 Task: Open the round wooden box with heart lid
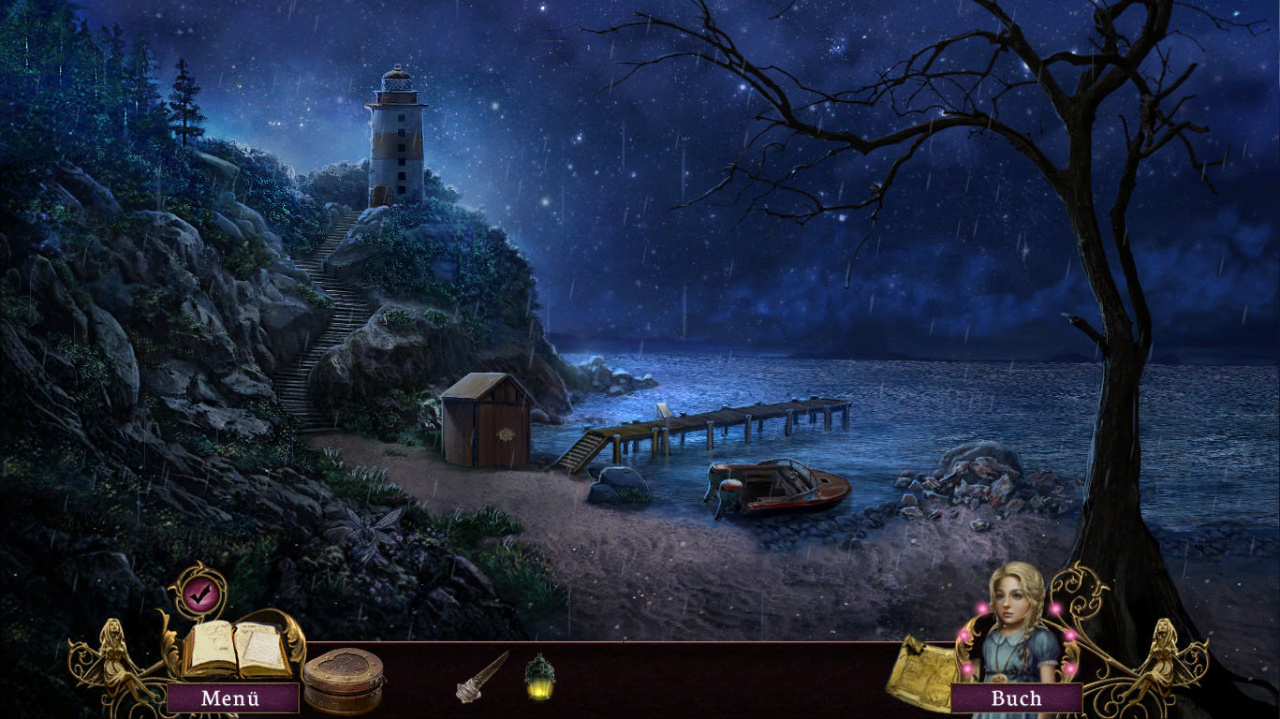click(x=343, y=679)
